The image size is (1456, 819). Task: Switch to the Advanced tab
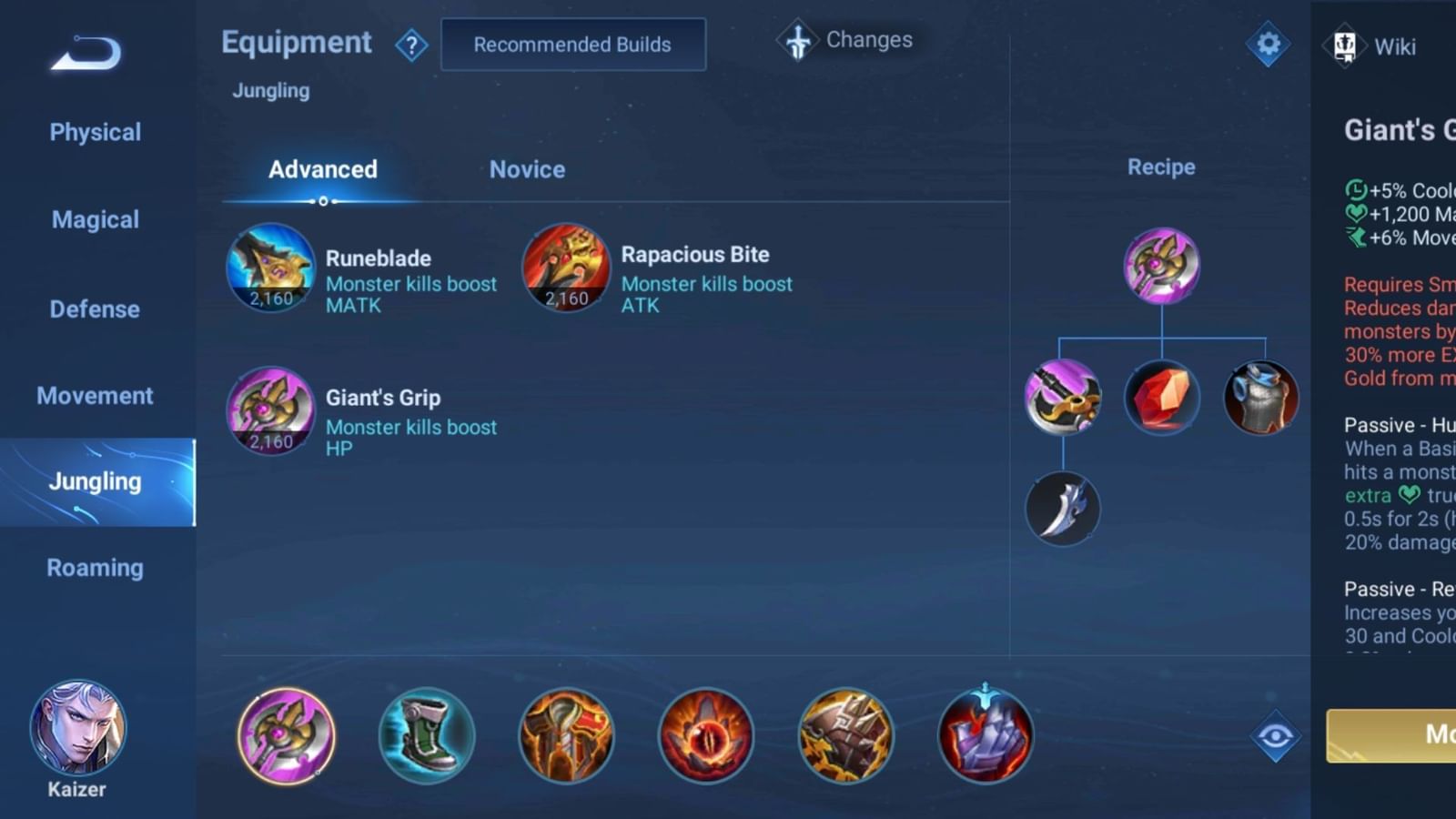pyautogui.click(x=322, y=169)
